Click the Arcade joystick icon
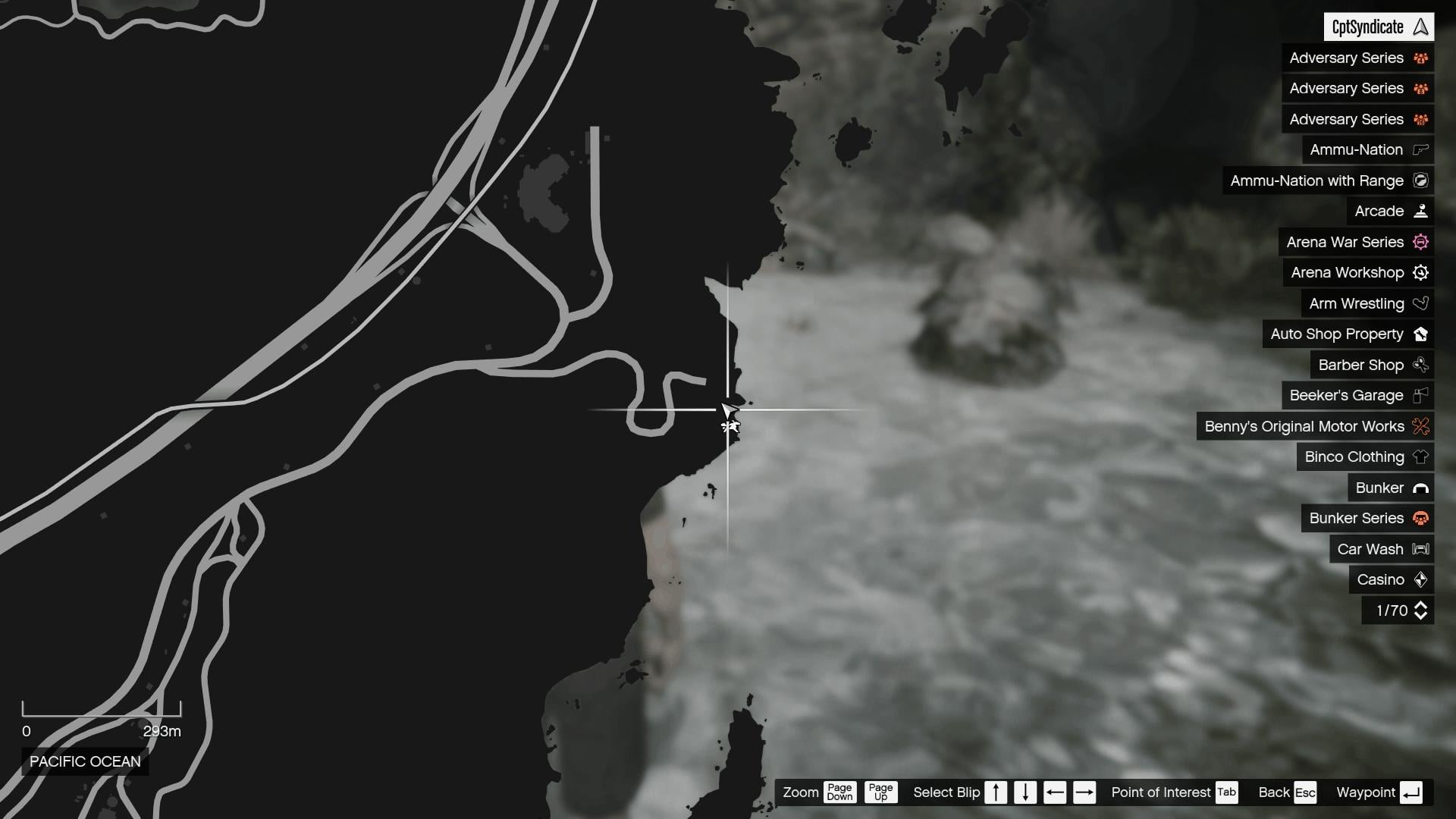 click(1421, 211)
